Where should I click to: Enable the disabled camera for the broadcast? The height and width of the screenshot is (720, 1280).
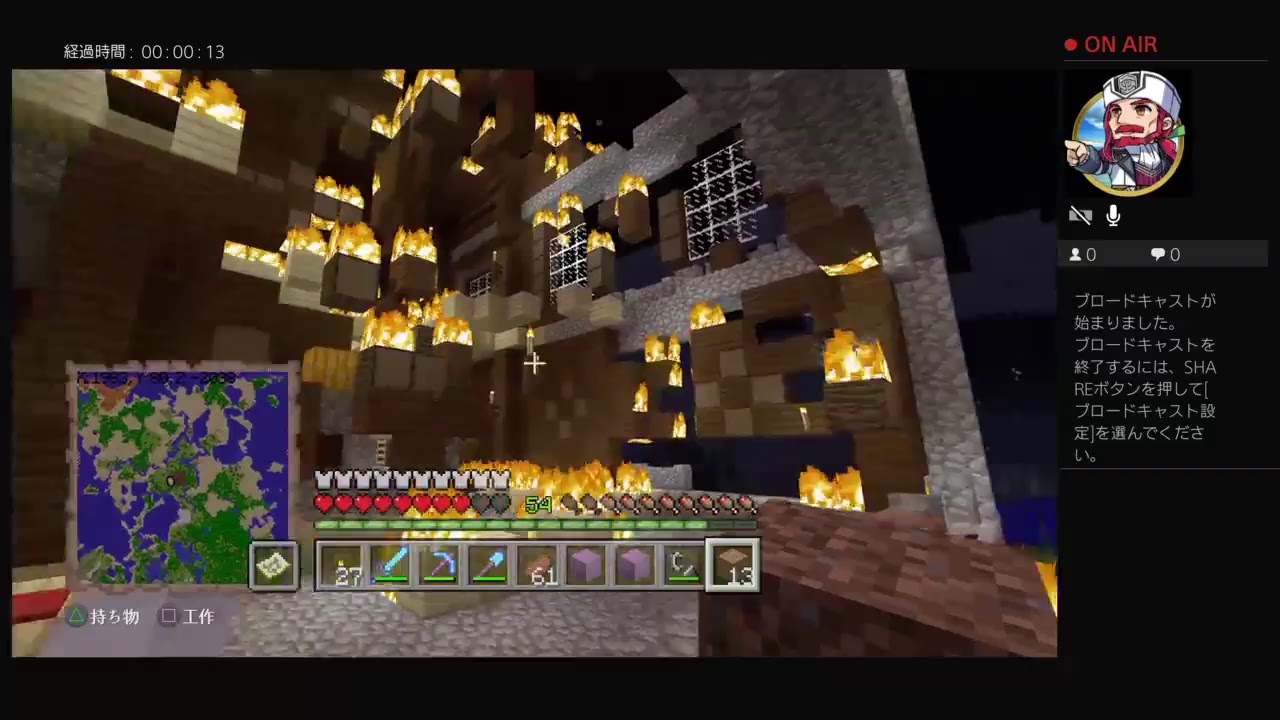pyautogui.click(x=1080, y=215)
